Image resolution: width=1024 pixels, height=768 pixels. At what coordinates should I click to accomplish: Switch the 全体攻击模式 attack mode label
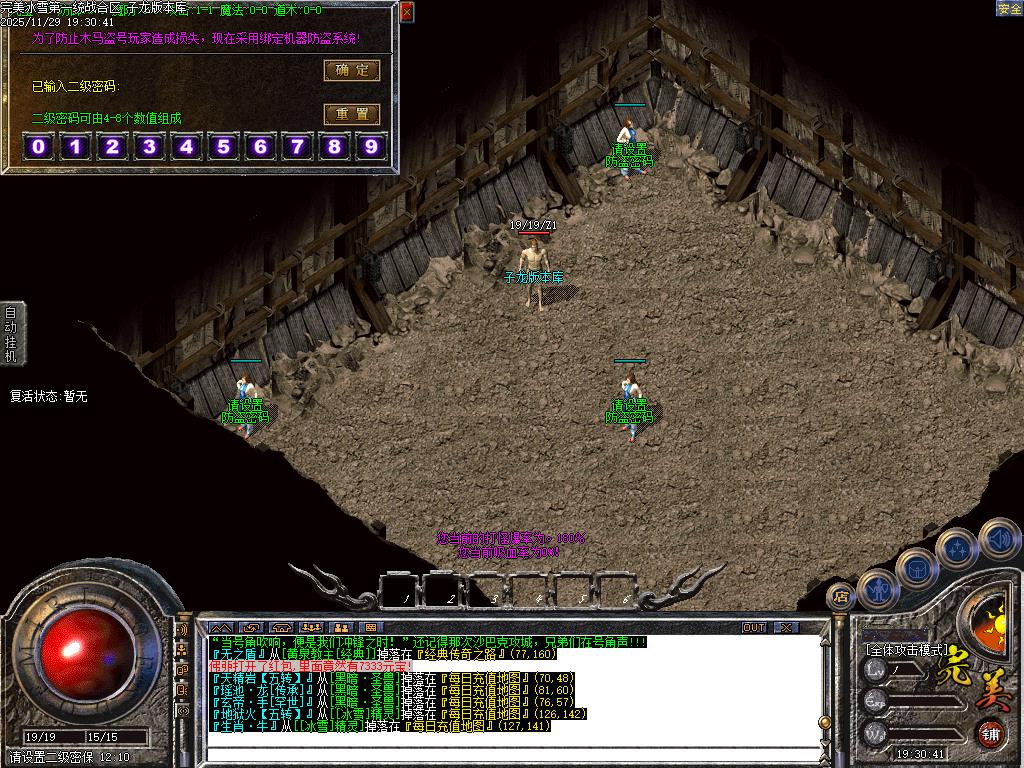click(x=906, y=649)
